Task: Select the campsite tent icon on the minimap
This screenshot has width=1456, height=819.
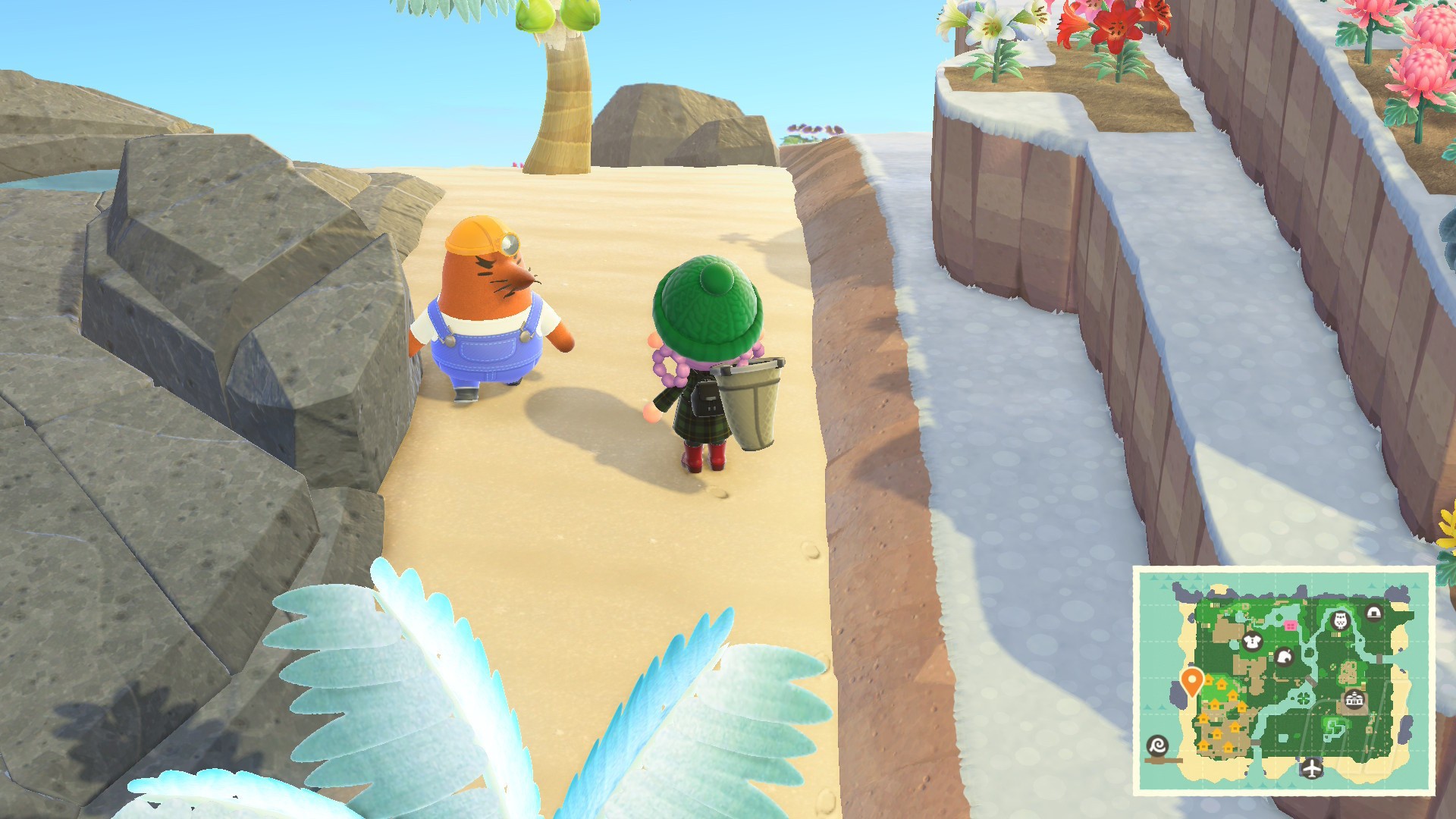Action: coord(1373,612)
